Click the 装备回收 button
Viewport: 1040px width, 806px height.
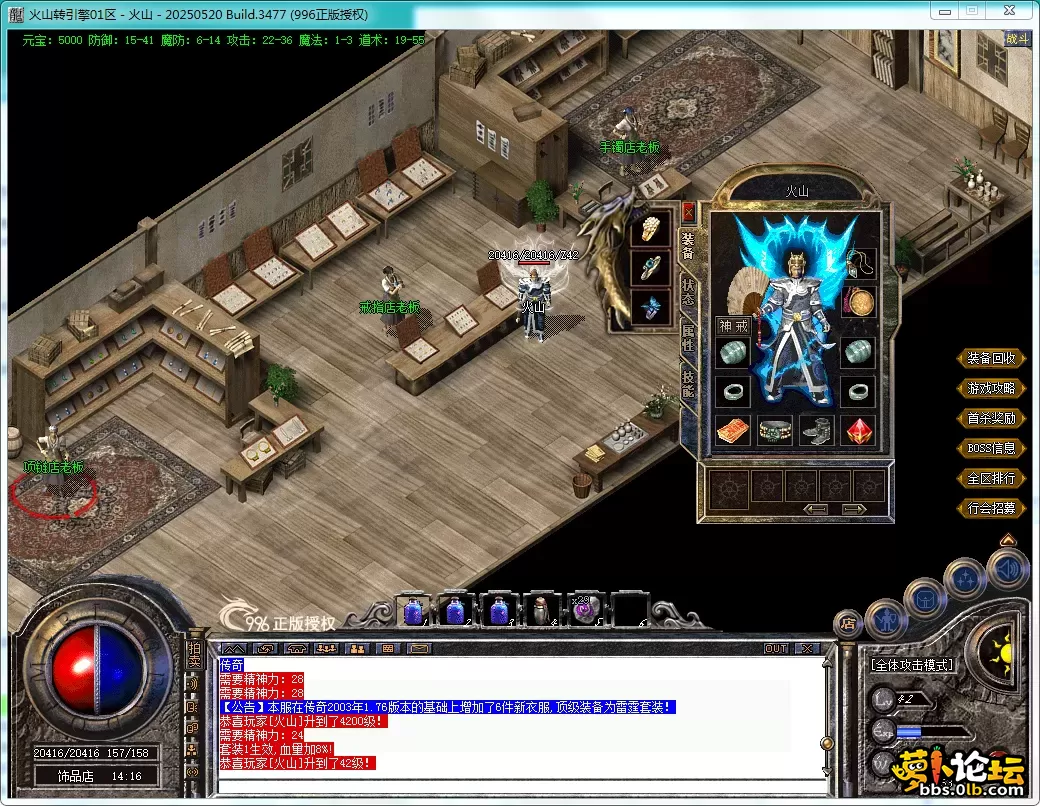[x=991, y=358]
